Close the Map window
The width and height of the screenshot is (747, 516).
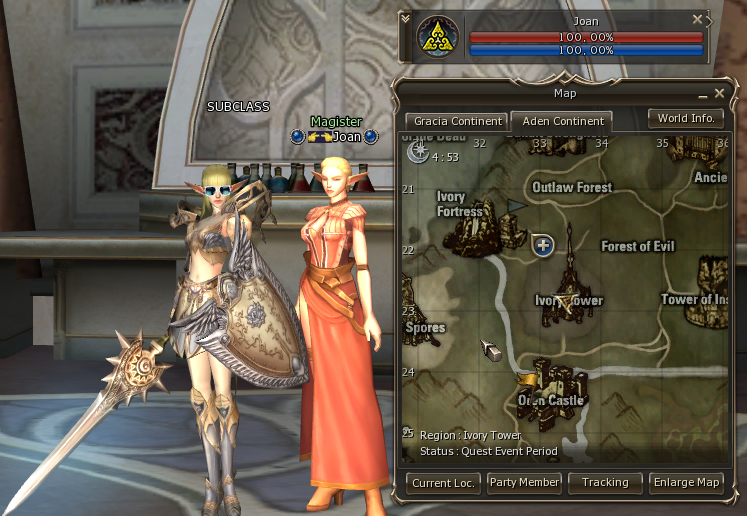point(718,93)
